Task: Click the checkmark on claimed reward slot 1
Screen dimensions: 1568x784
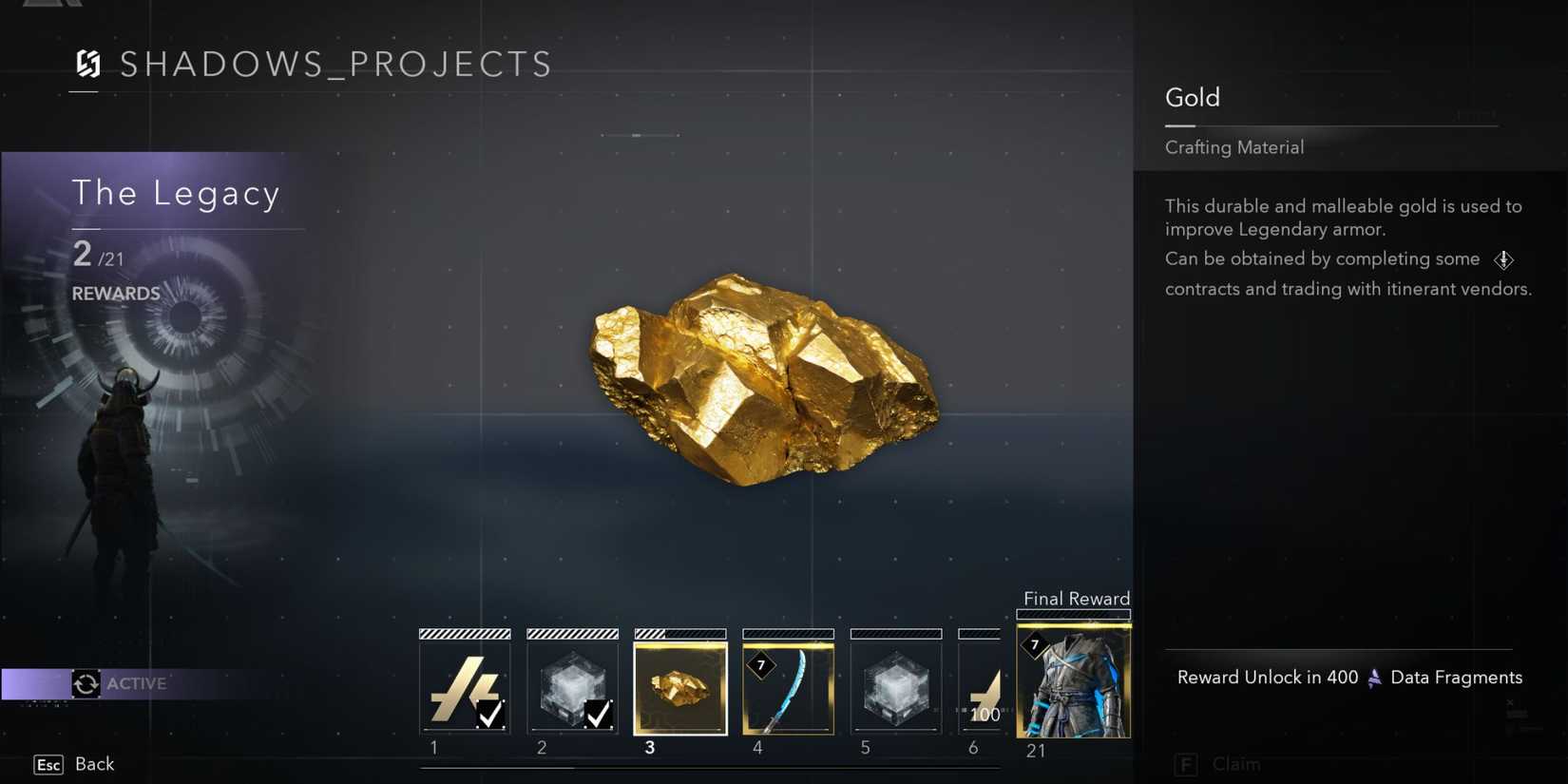Action: pos(491,716)
